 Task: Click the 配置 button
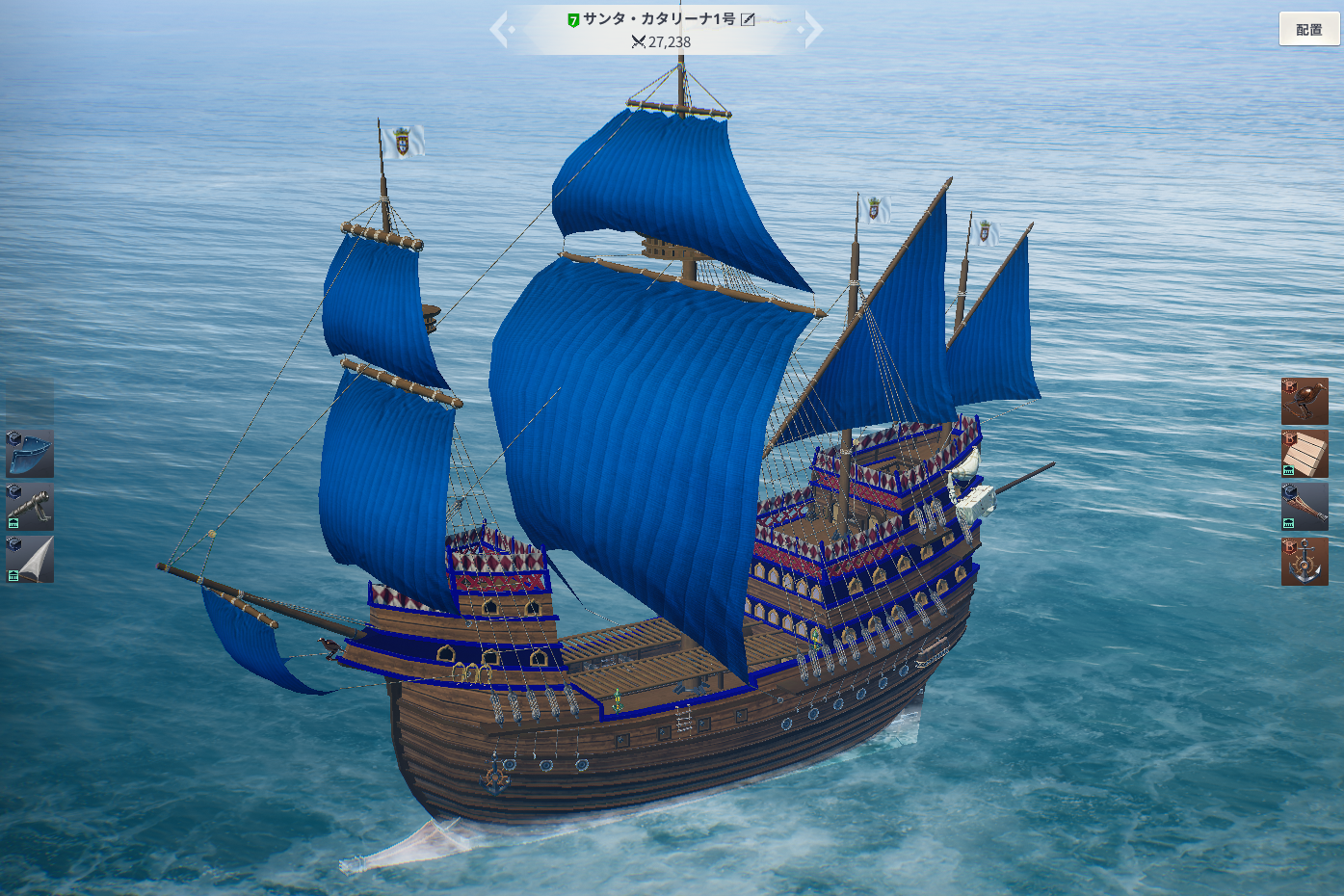(1308, 29)
